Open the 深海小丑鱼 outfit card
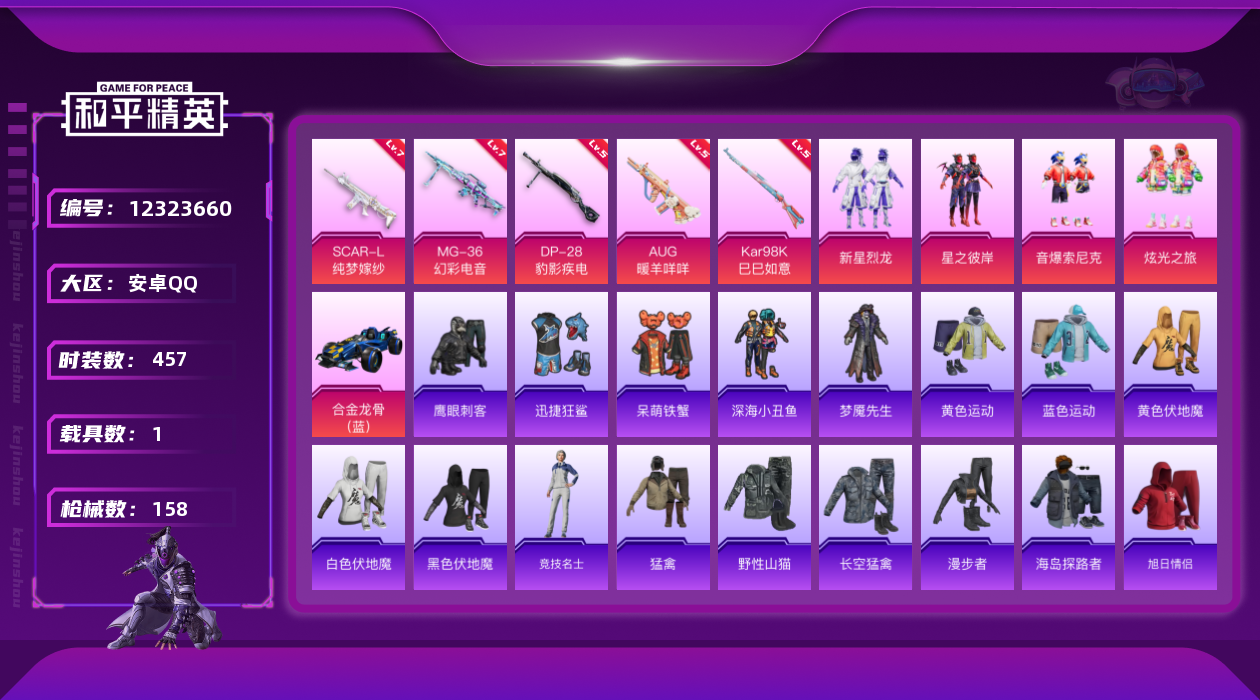This screenshot has width=1260, height=700. click(x=764, y=364)
